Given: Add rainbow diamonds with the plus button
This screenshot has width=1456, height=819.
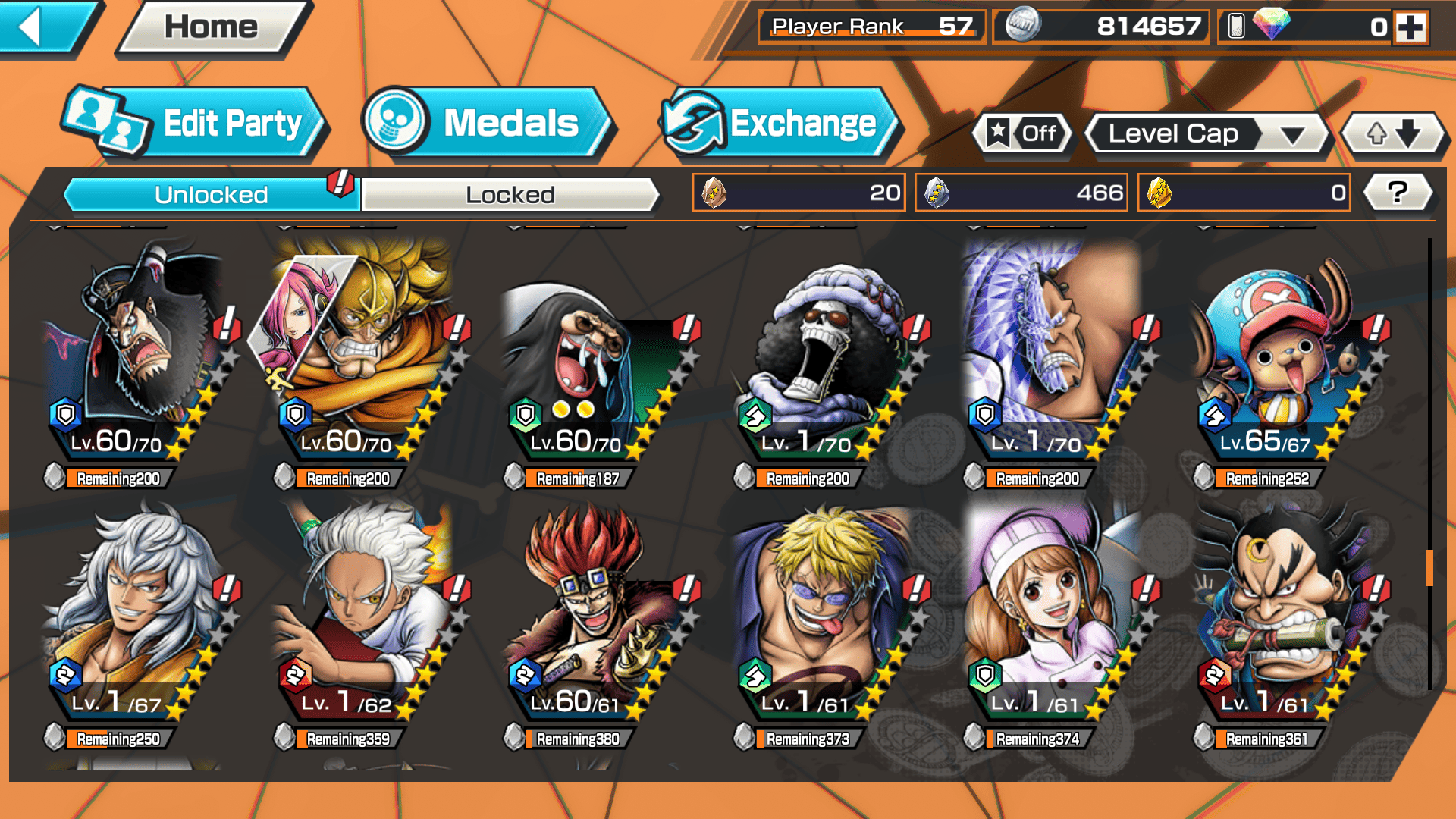Looking at the screenshot, I should coord(1410,27).
